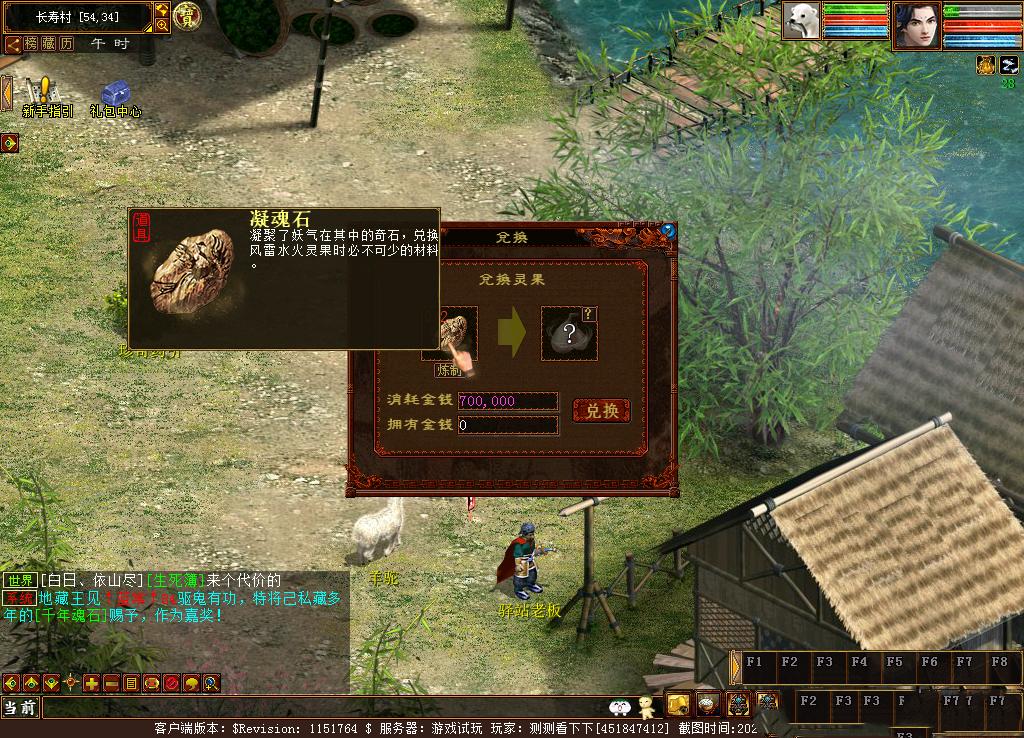Screen dimensions: 1024x738
Task: Open the white rabbit emoticon button
Action: tap(619, 708)
